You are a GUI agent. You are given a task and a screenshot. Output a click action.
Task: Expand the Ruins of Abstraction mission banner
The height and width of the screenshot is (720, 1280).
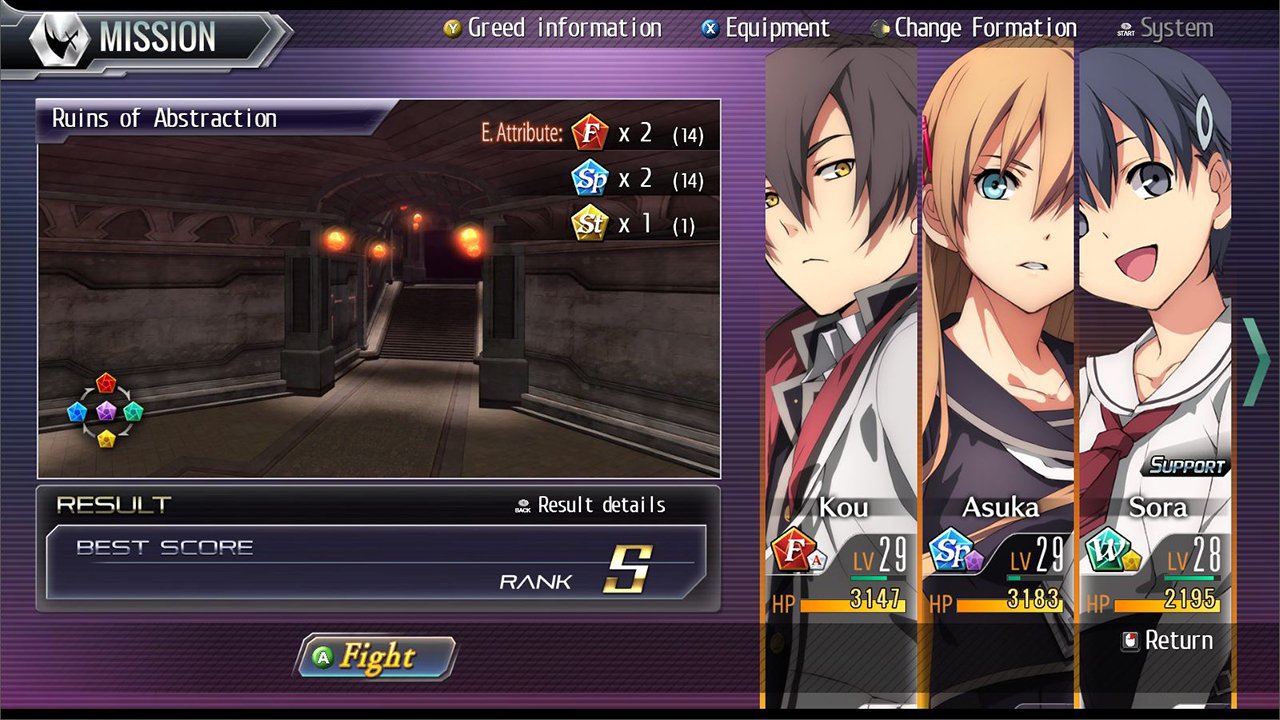164,118
